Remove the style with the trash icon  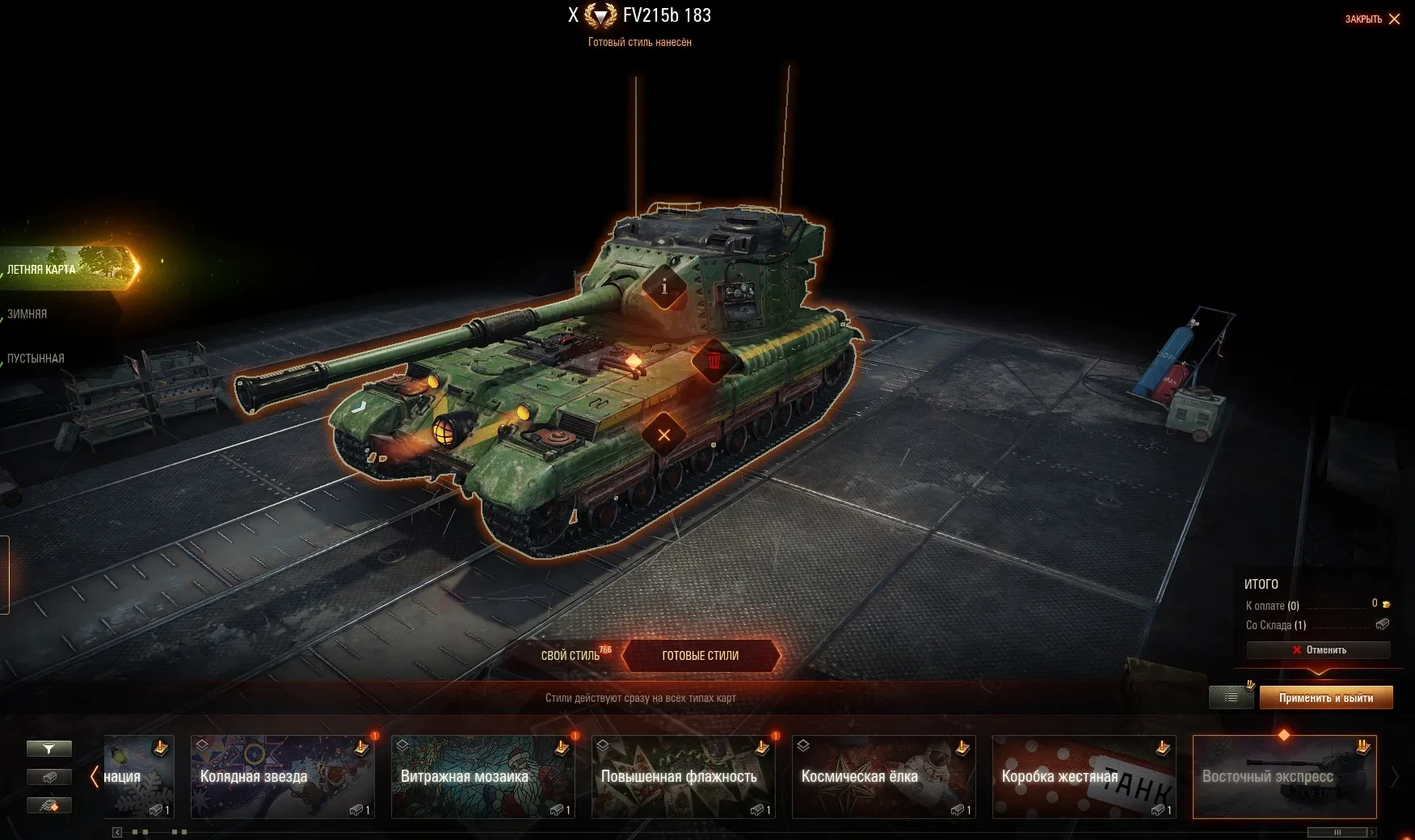[714, 361]
